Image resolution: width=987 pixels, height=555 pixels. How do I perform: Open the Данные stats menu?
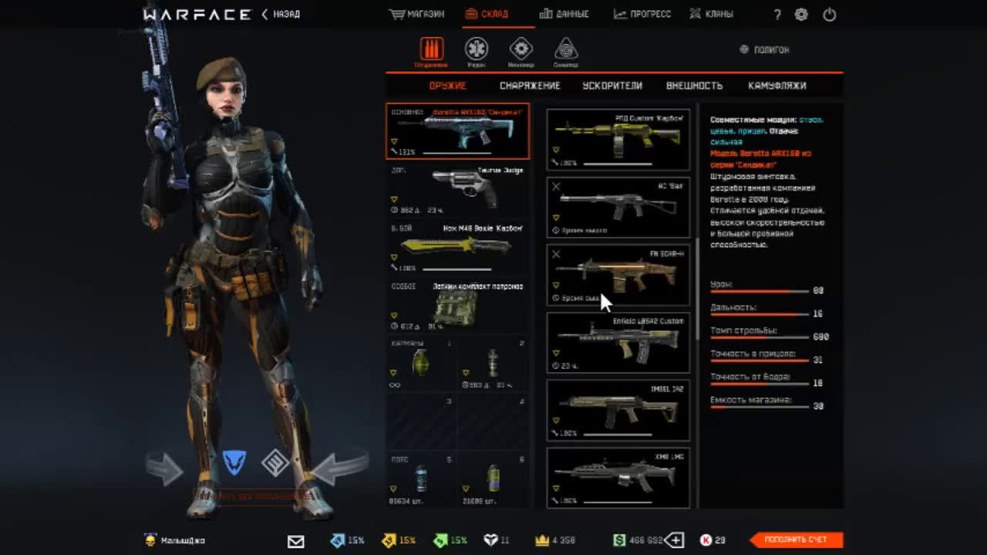564,15
